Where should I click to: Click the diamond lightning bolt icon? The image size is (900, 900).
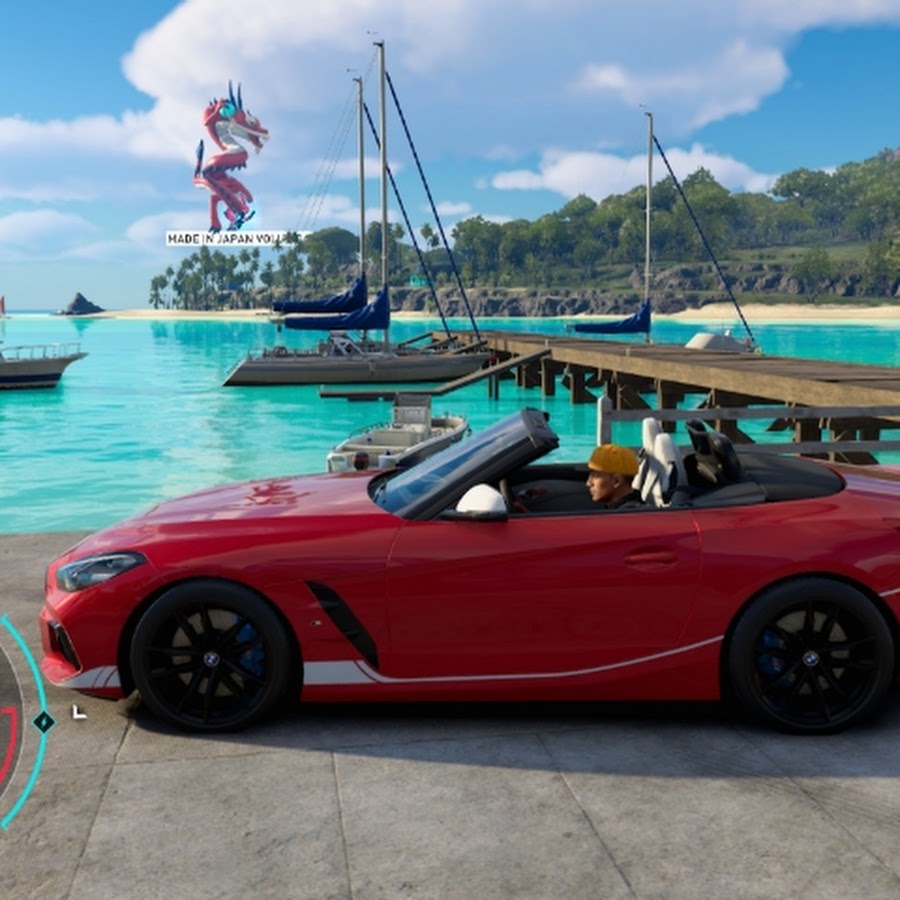[x=43, y=721]
